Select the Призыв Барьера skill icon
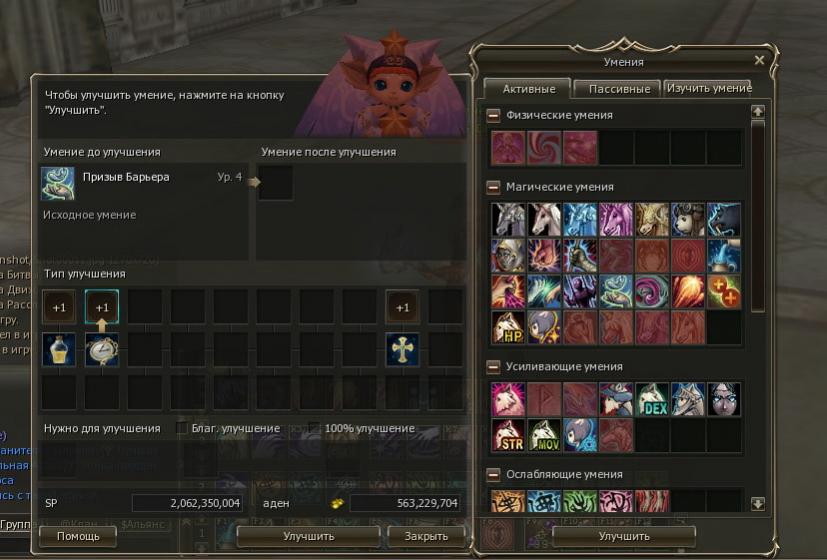 pyautogui.click(x=57, y=183)
